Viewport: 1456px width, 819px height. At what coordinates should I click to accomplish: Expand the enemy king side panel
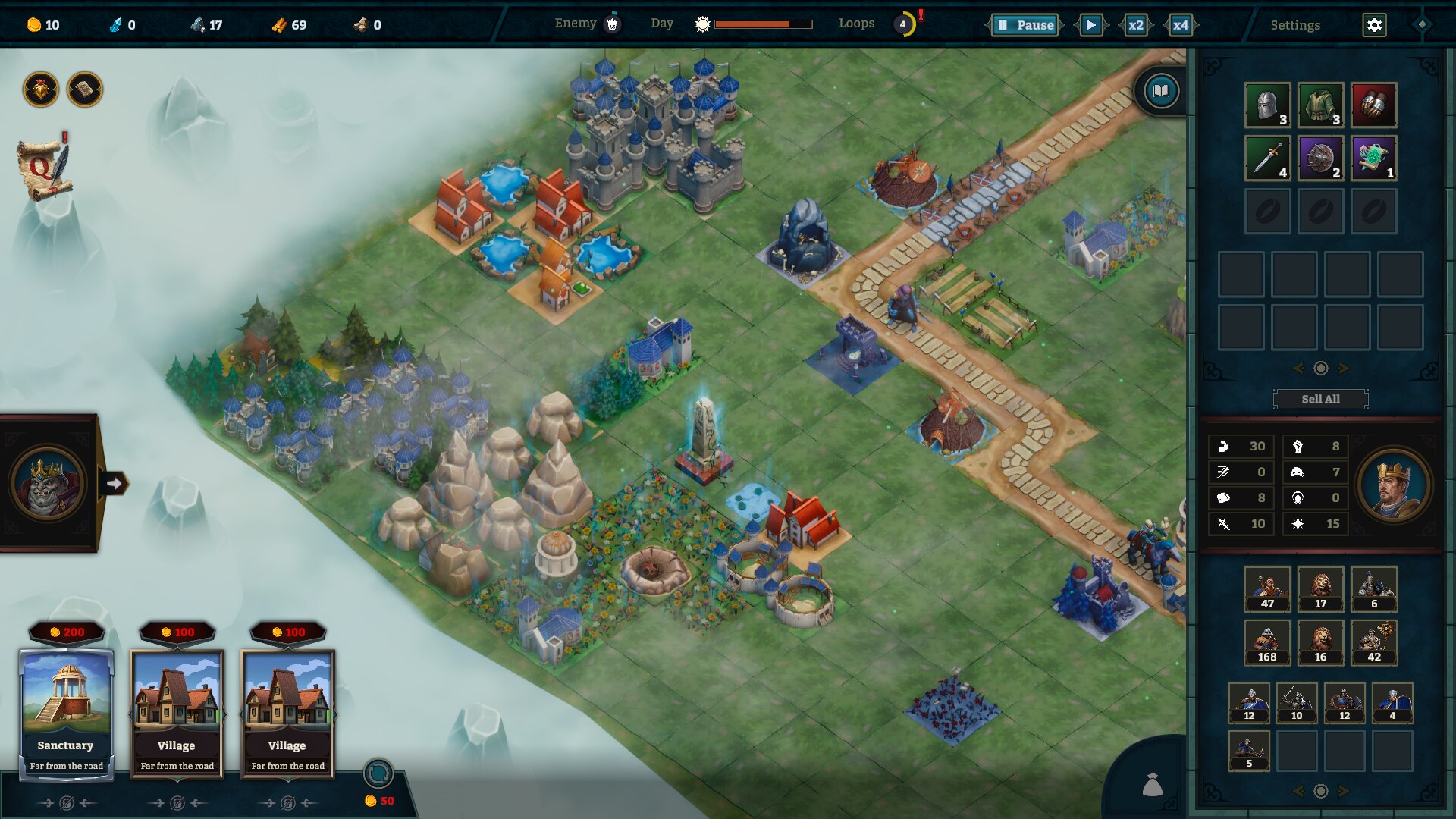coord(114,483)
